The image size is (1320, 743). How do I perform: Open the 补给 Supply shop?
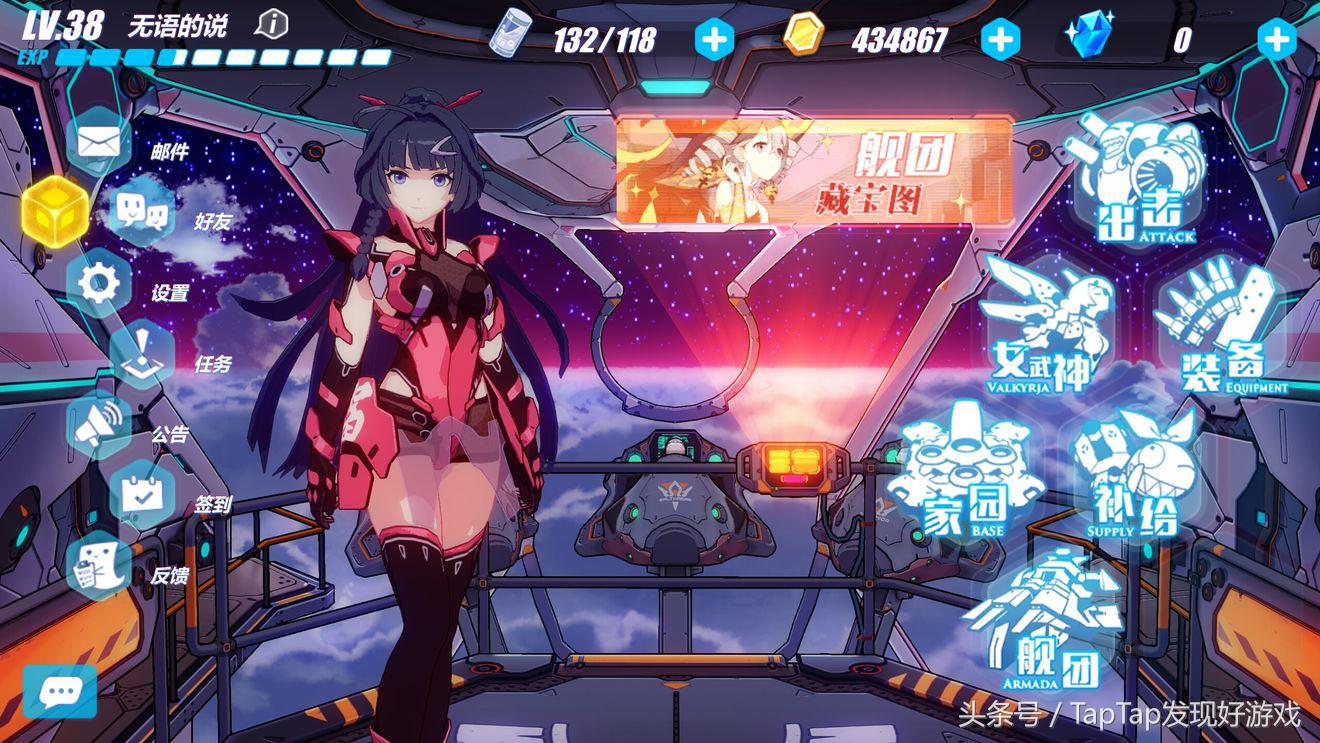(1132, 472)
